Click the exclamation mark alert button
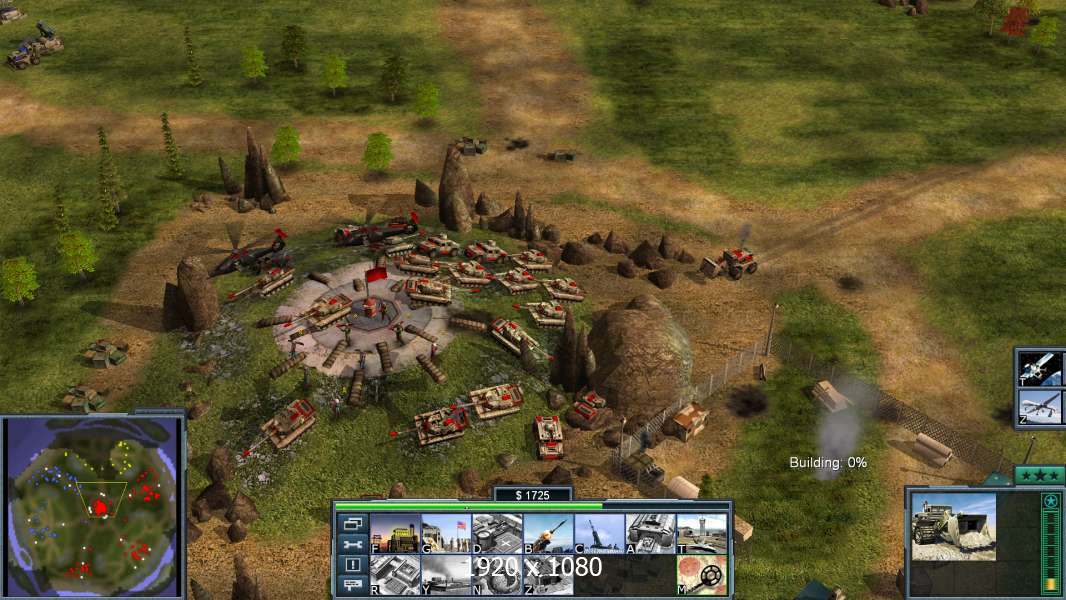The height and width of the screenshot is (600, 1066). click(352, 565)
